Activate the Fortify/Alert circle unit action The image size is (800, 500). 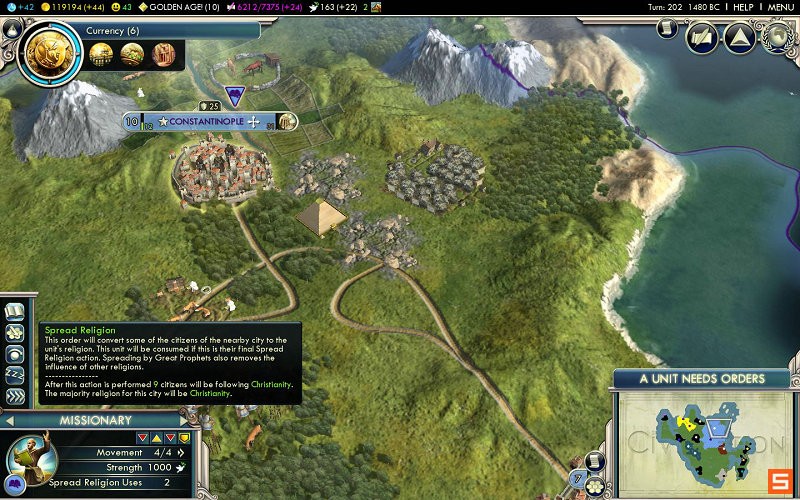click(15, 354)
